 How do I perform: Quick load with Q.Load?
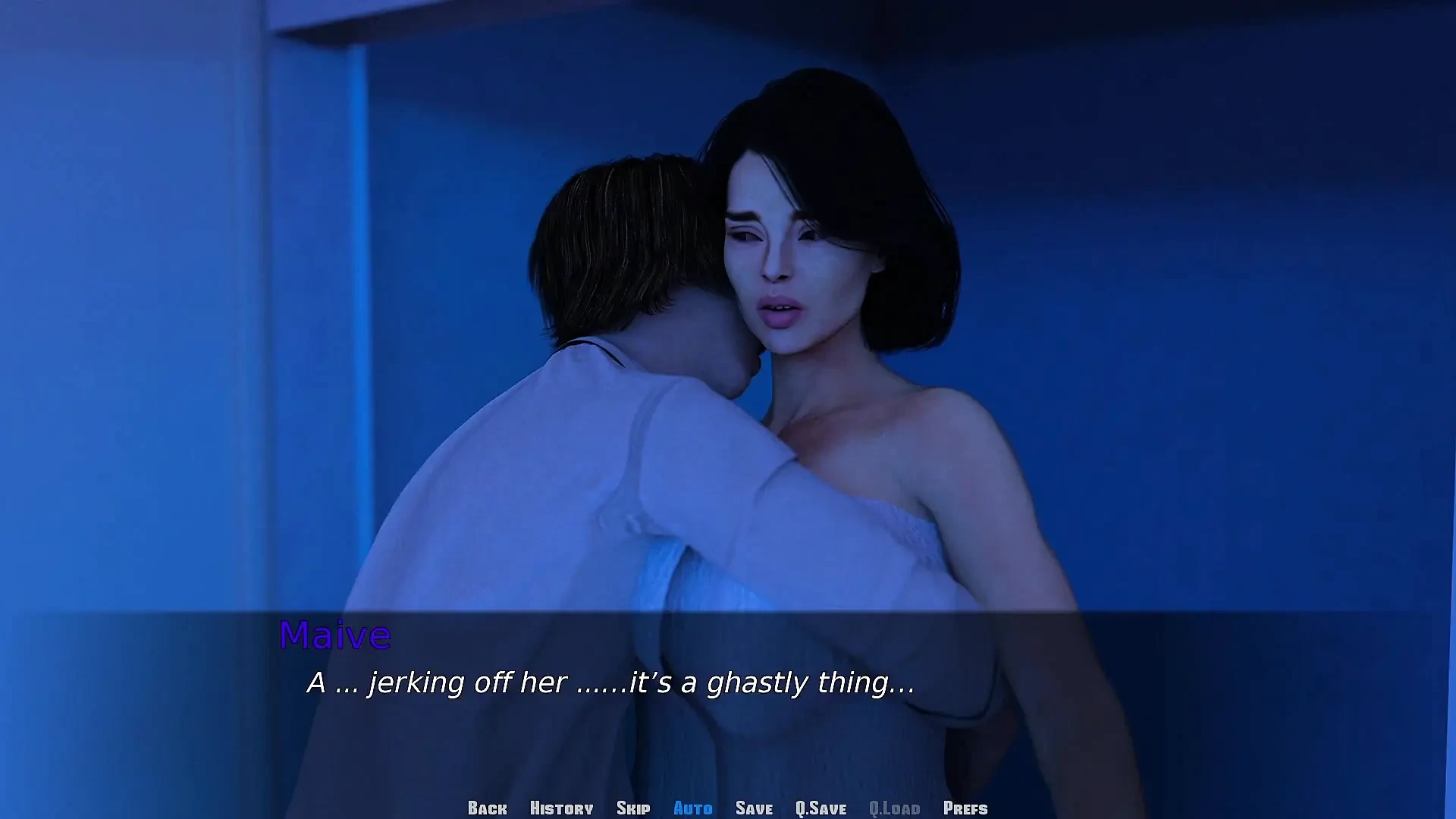pos(894,808)
